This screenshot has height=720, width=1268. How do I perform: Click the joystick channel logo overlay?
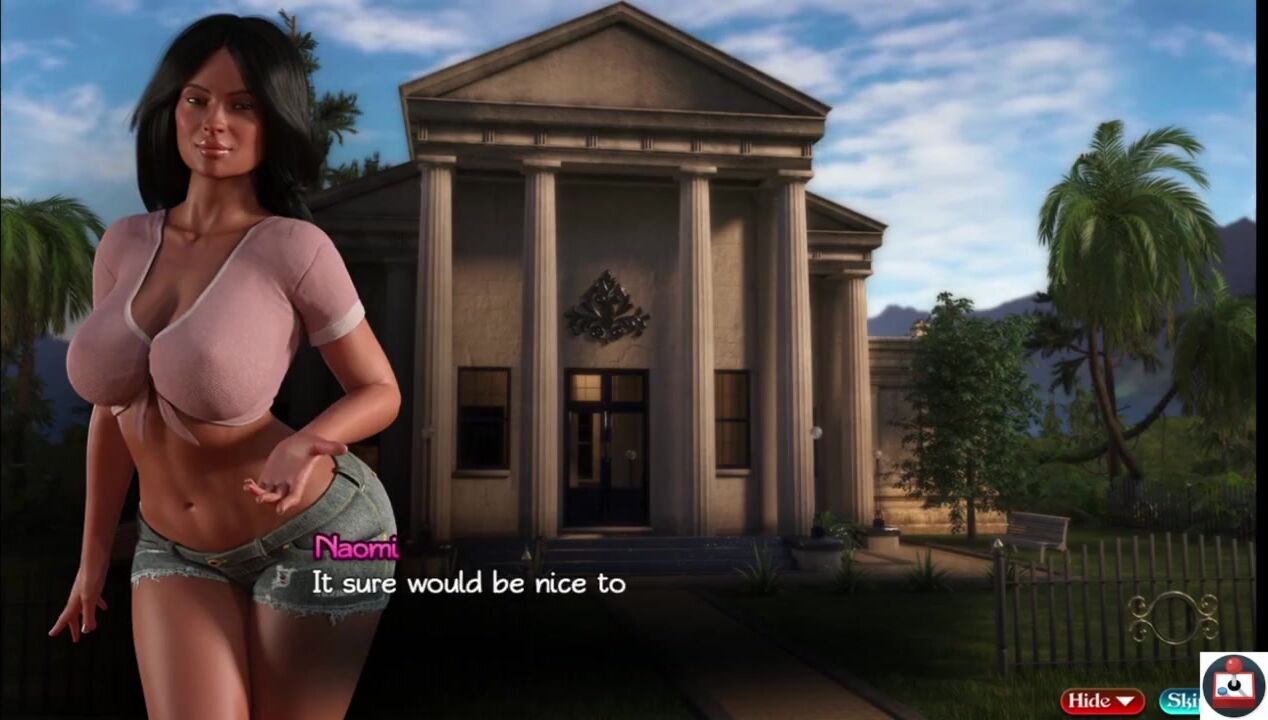(1233, 686)
